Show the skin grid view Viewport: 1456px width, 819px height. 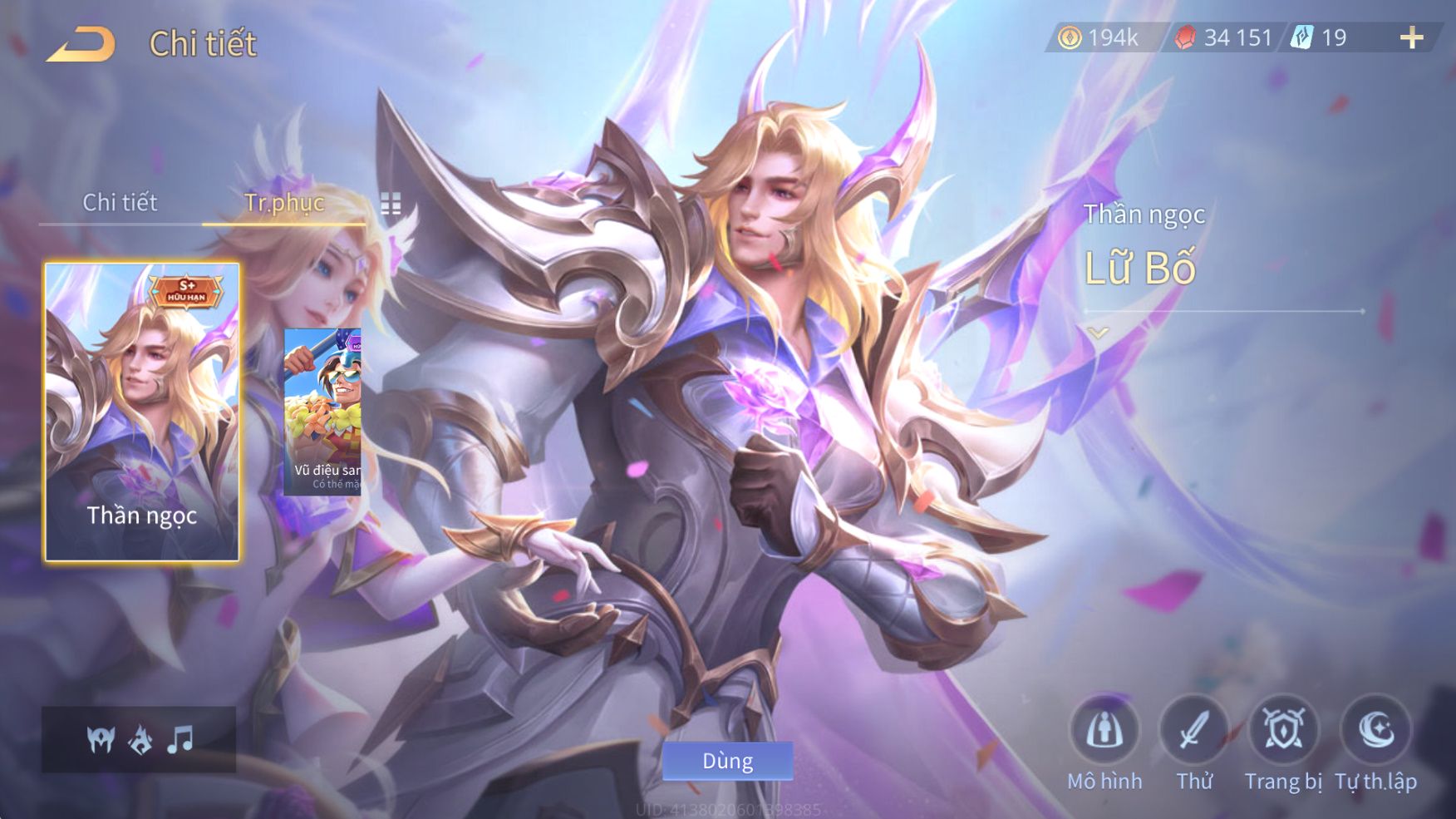point(391,204)
